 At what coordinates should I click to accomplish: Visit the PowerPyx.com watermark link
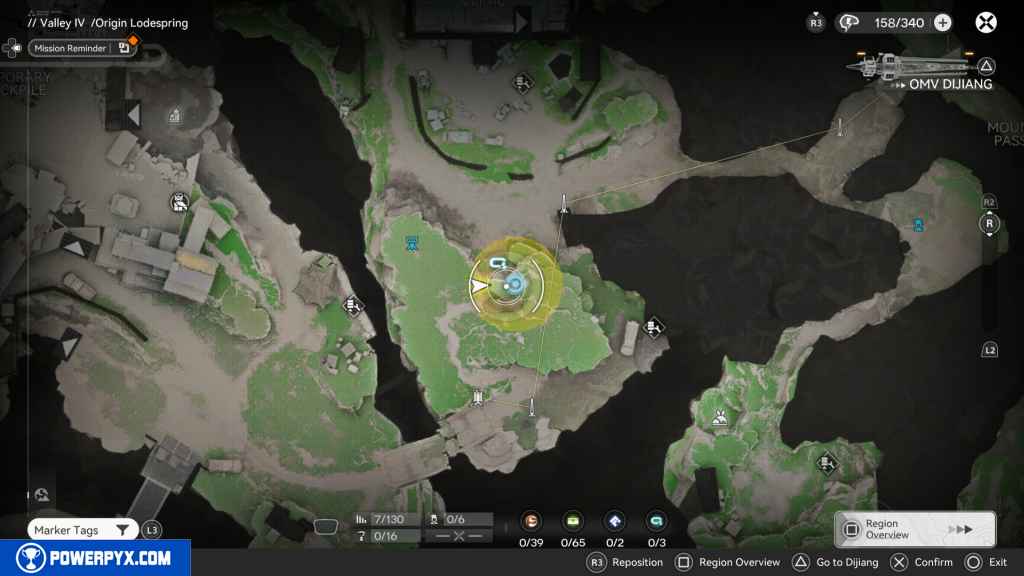(x=95, y=558)
